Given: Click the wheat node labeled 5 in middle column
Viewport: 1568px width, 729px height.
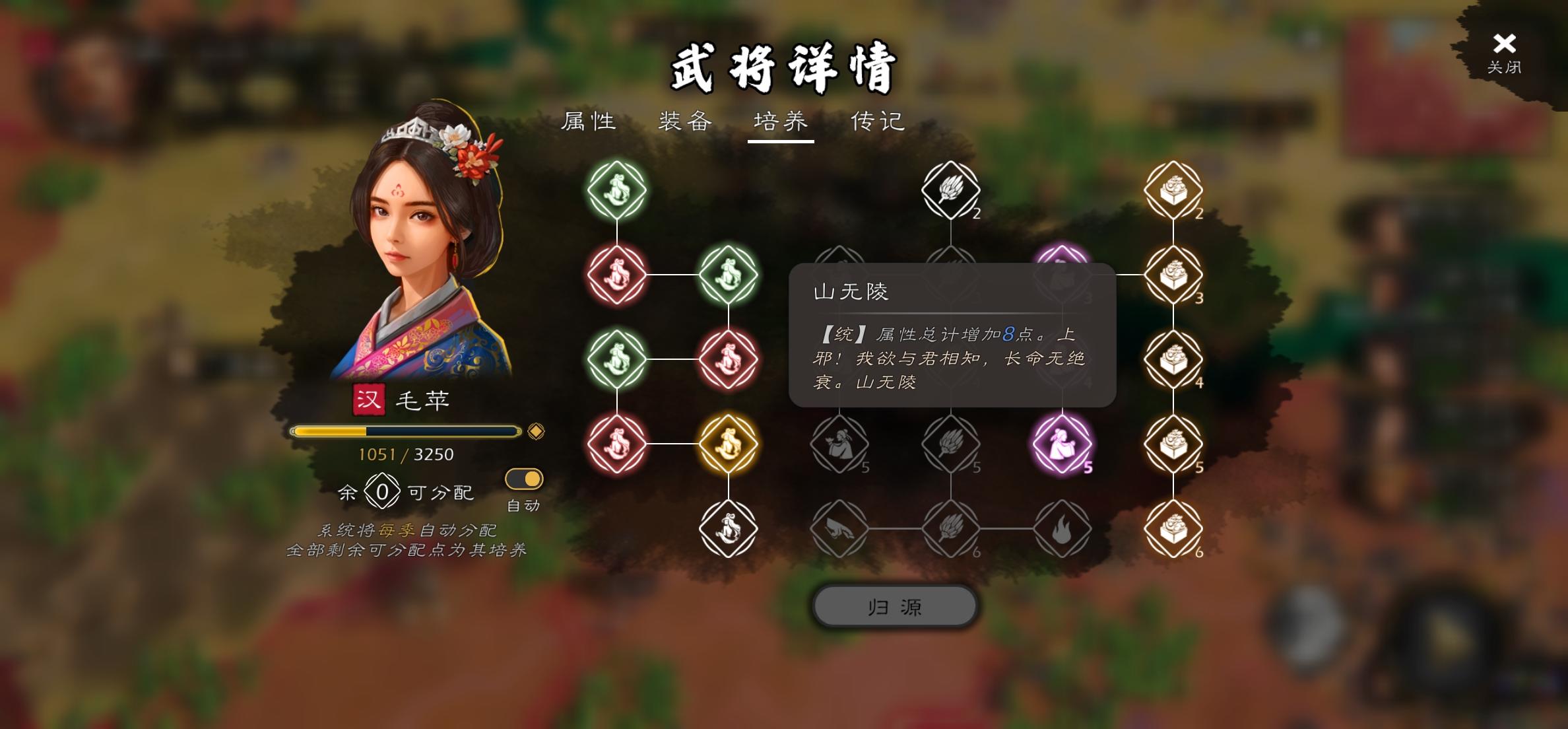Looking at the screenshot, I should [x=950, y=444].
